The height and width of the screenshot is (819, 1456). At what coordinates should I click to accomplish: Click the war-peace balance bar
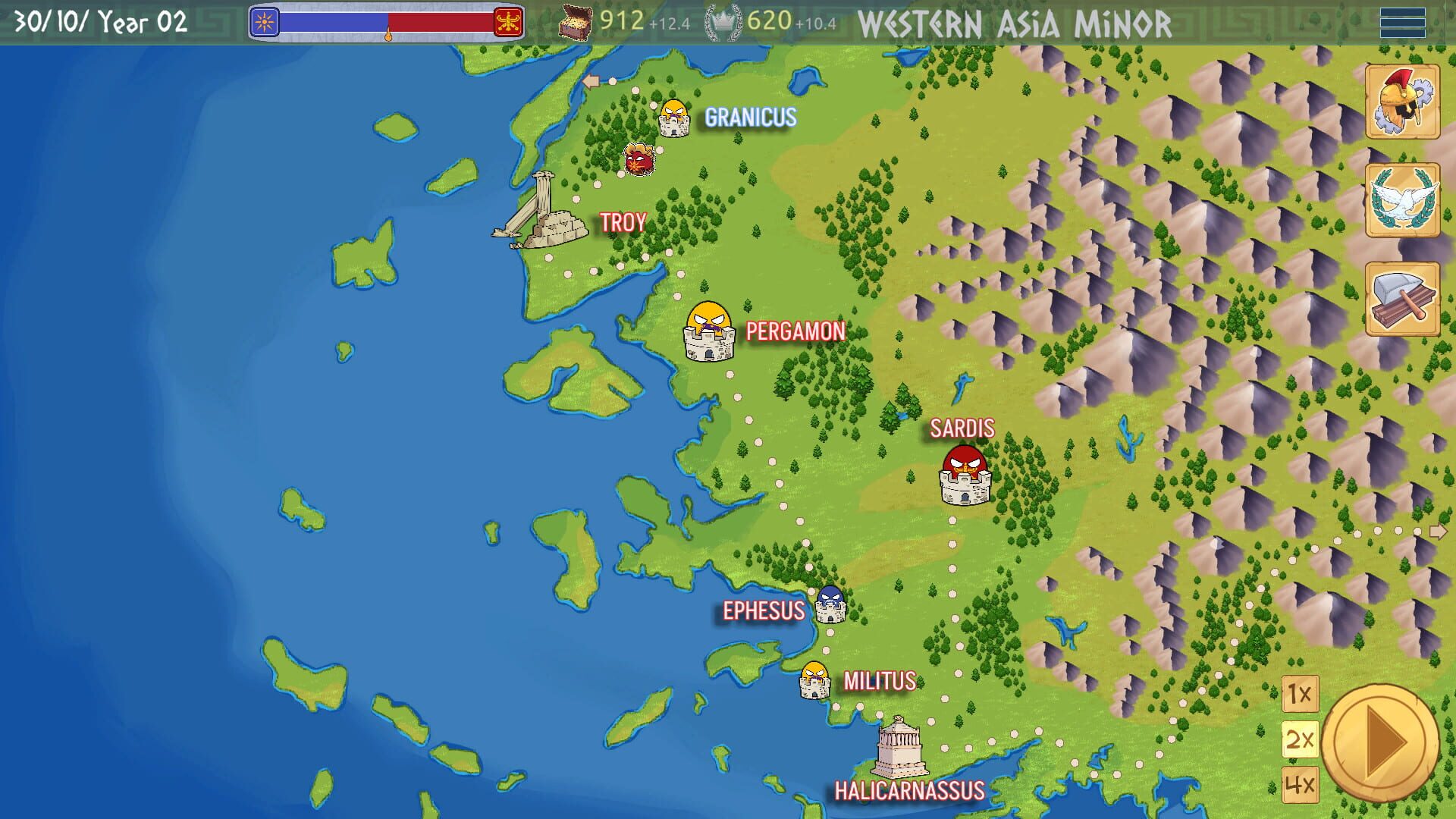[388, 23]
